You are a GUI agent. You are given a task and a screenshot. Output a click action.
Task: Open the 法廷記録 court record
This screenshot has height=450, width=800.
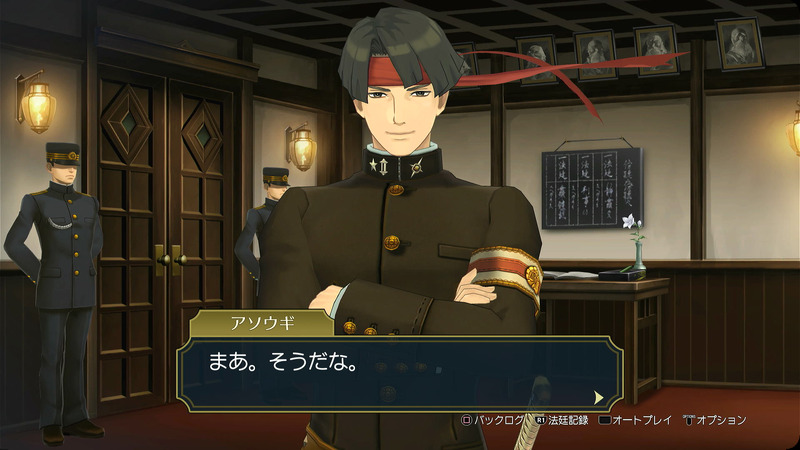(561, 420)
